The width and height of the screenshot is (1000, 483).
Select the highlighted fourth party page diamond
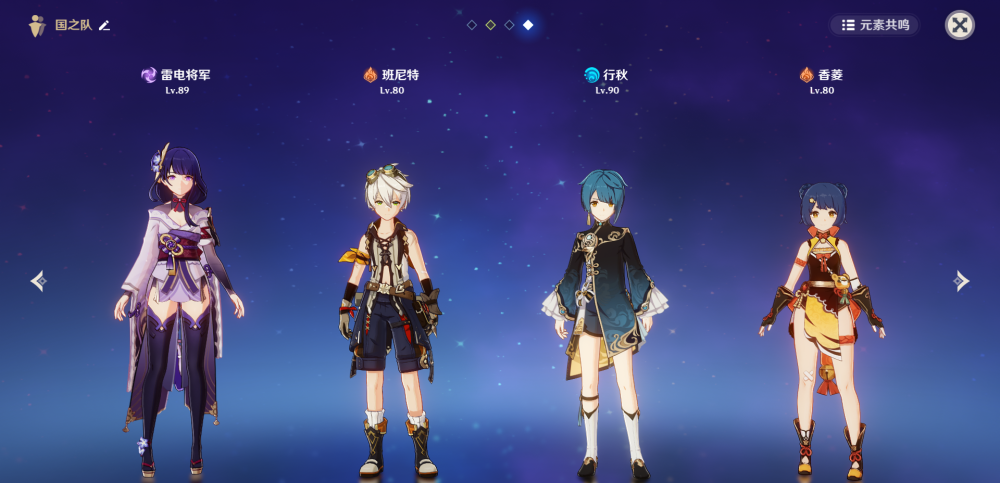point(528,25)
